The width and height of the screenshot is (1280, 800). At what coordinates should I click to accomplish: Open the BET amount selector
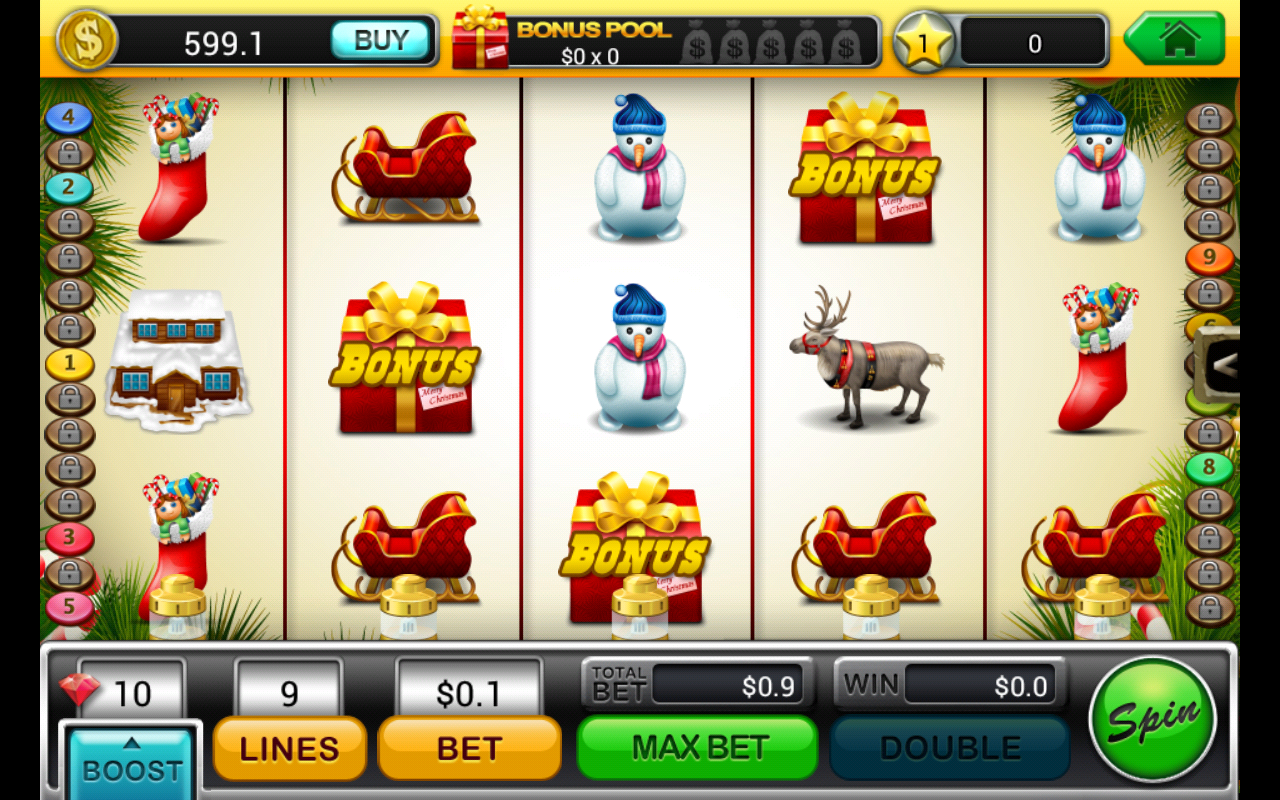468,748
